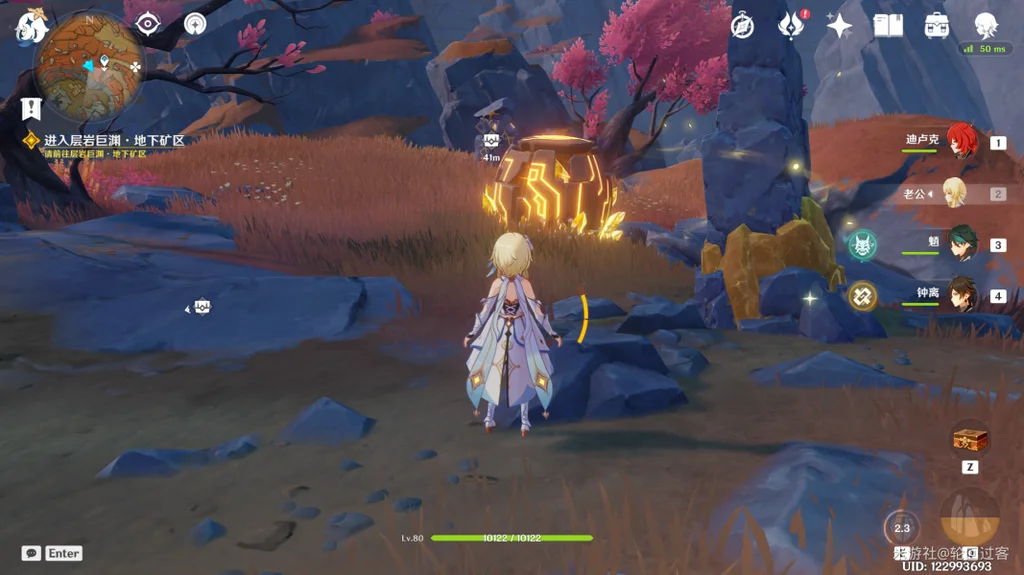Use the treasure chest gadget icon
Image resolution: width=1024 pixels, height=575 pixels.
(x=969, y=438)
